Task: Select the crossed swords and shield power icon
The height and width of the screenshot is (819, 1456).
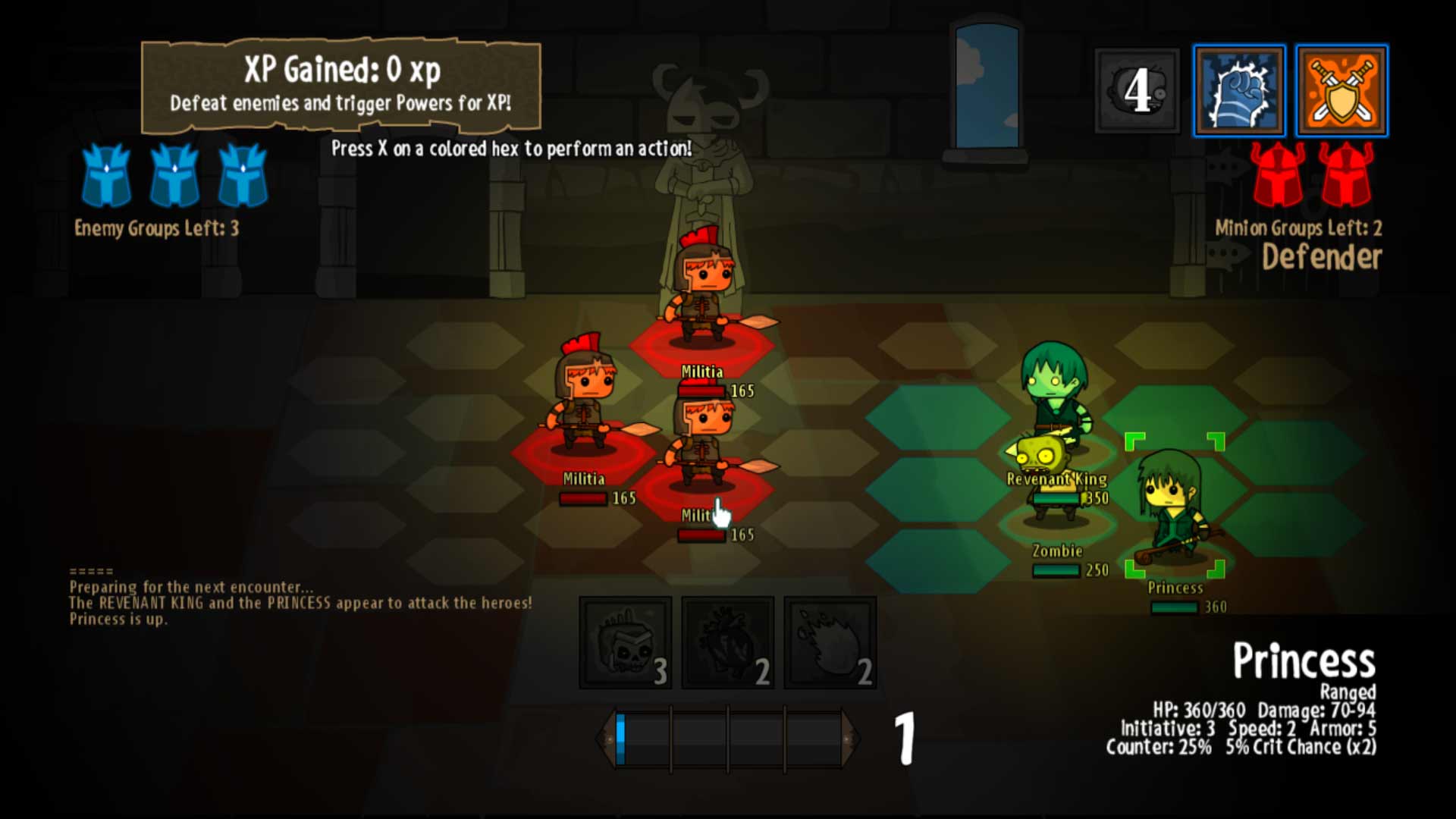Action: 1341,90
